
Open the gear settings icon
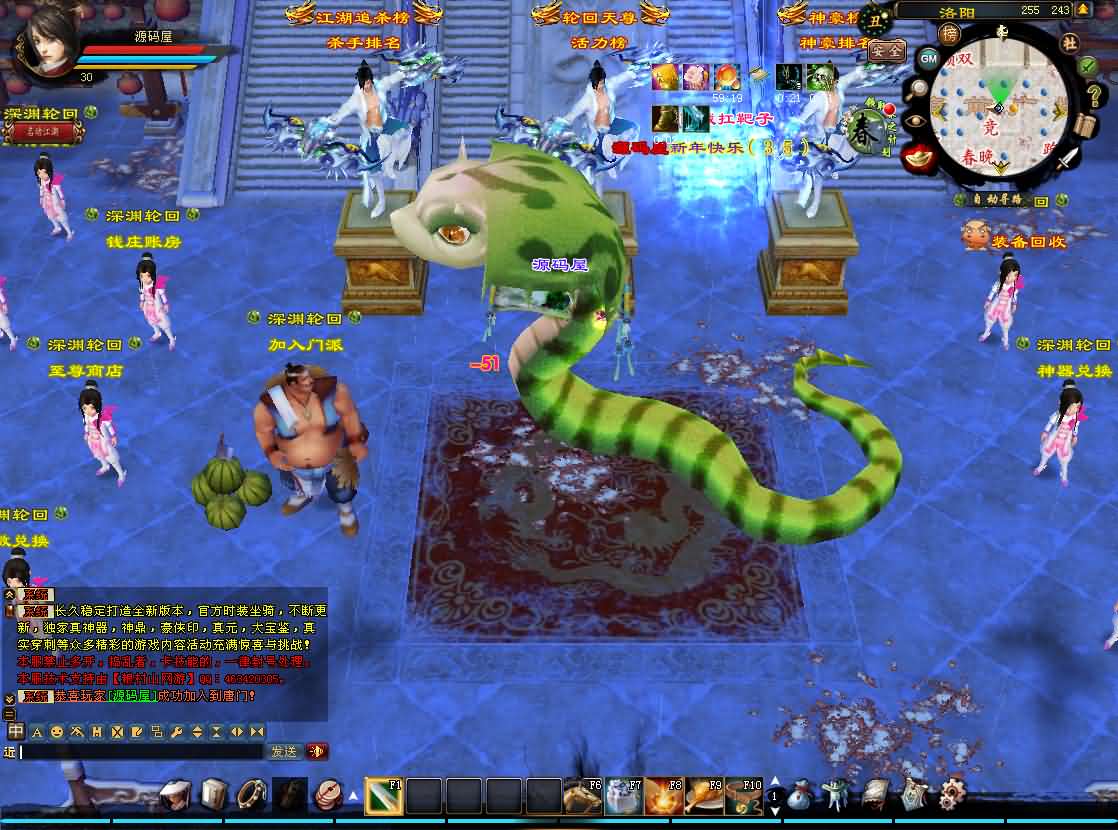952,794
